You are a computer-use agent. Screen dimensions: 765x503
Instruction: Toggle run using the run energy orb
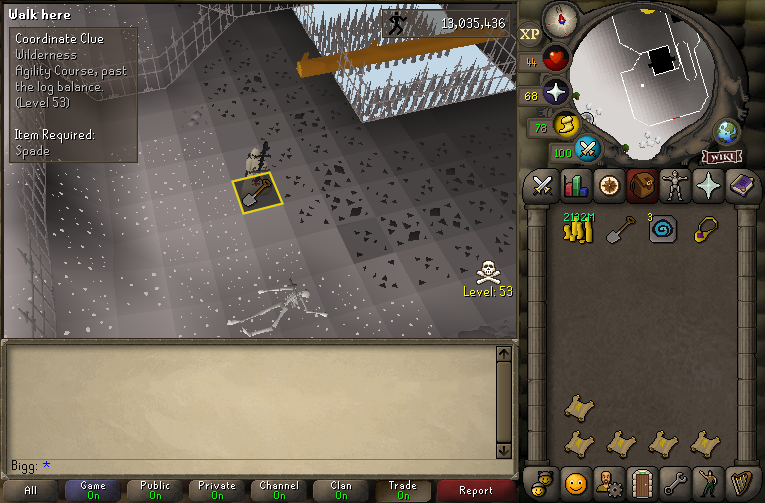pos(568,126)
